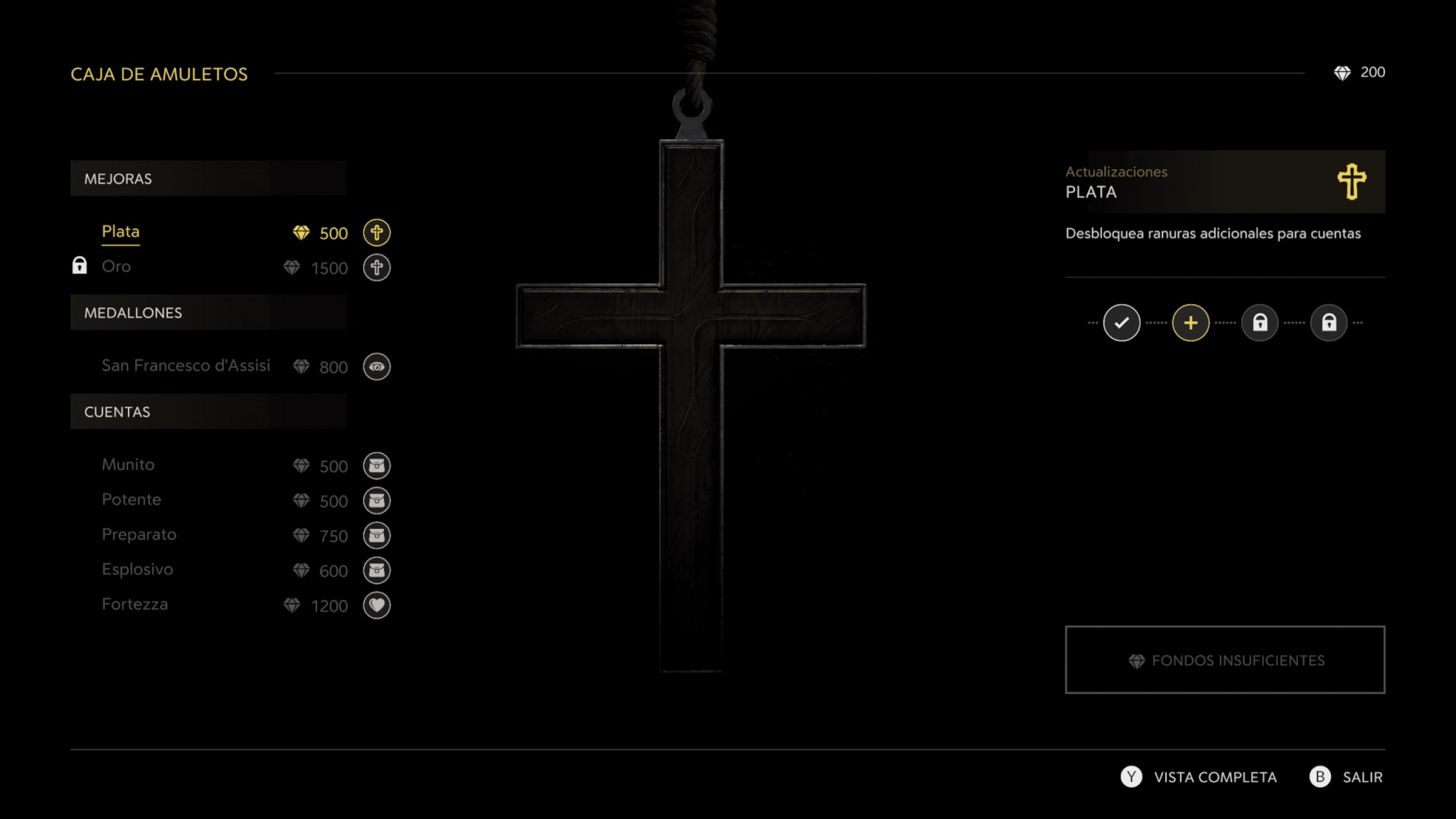The image size is (1456, 819).
Task: Click the heart icon next to Fortezza
Action: coord(377,605)
